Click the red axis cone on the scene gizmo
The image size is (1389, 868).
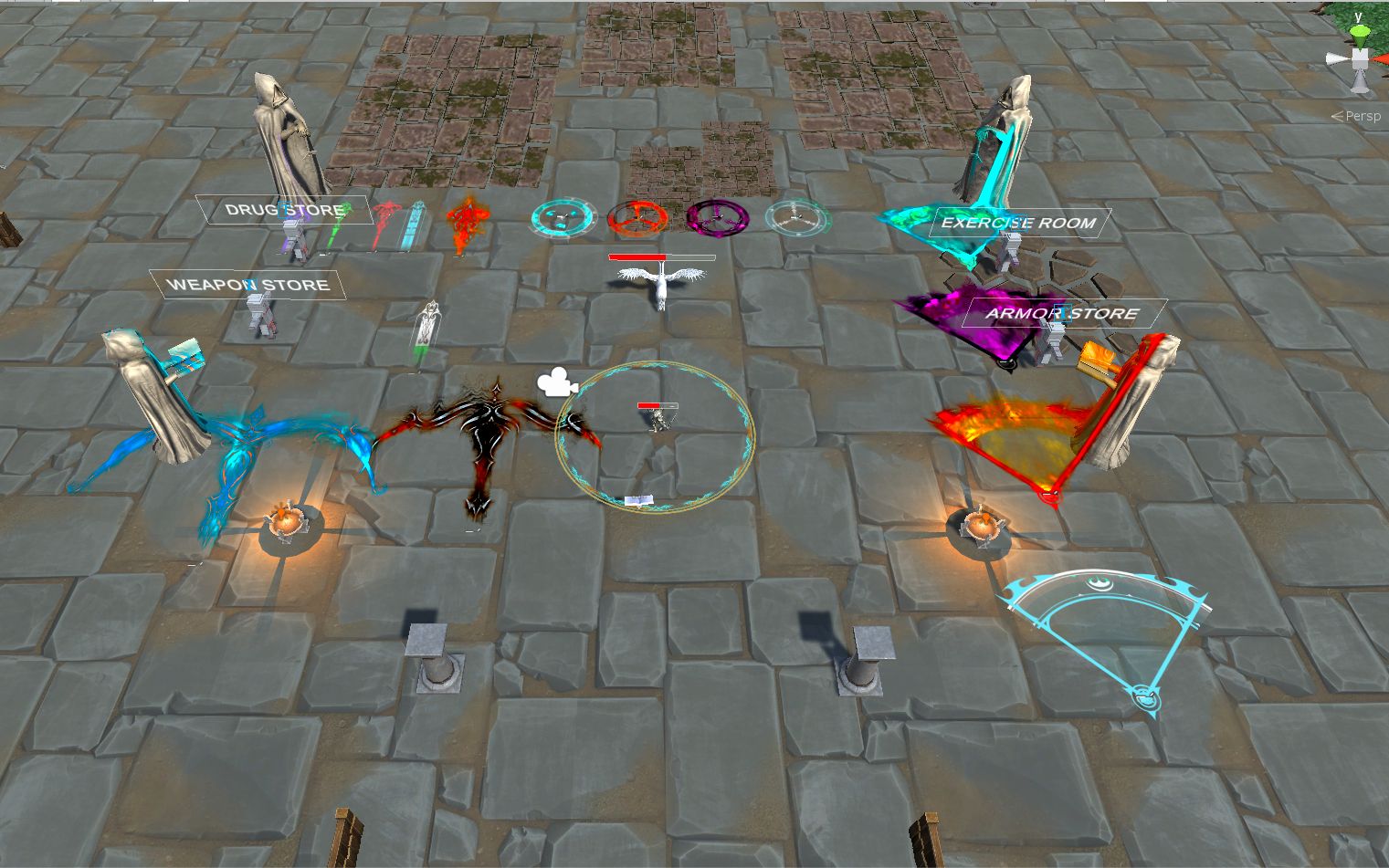pos(1384,58)
